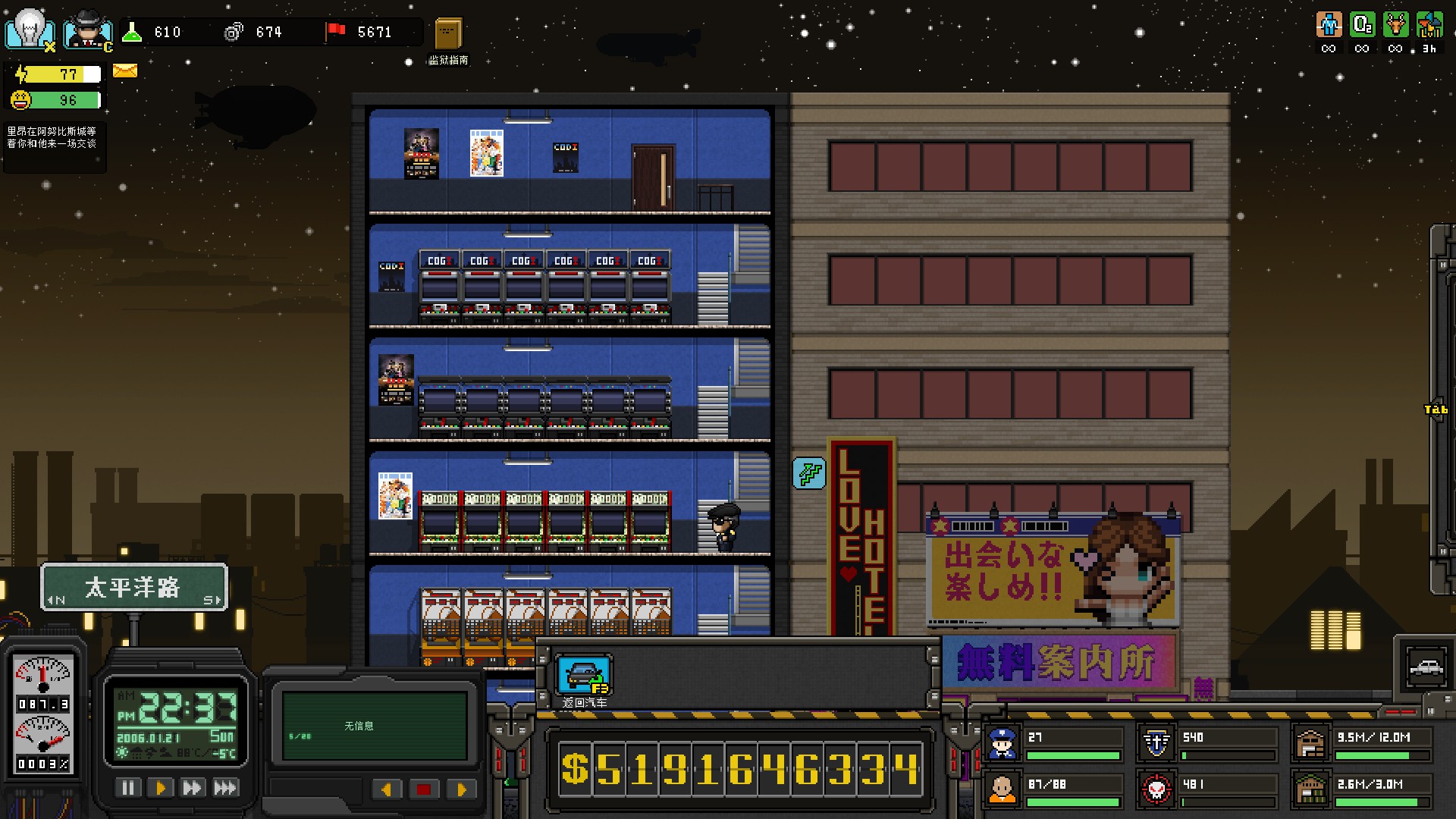Open the yellow mail envelope

point(124,70)
